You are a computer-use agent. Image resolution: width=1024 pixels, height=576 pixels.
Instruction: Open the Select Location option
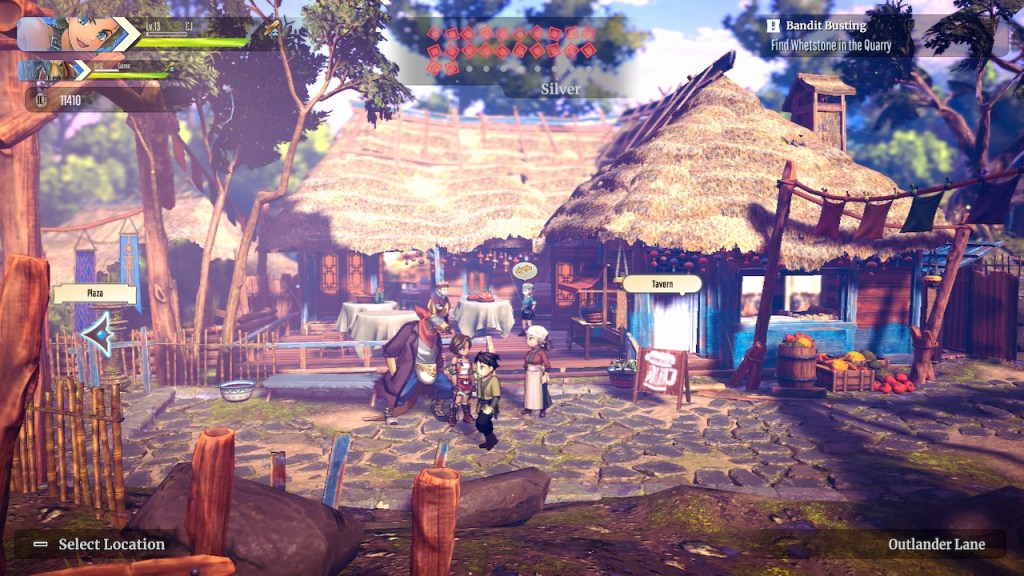[x=98, y=544]
